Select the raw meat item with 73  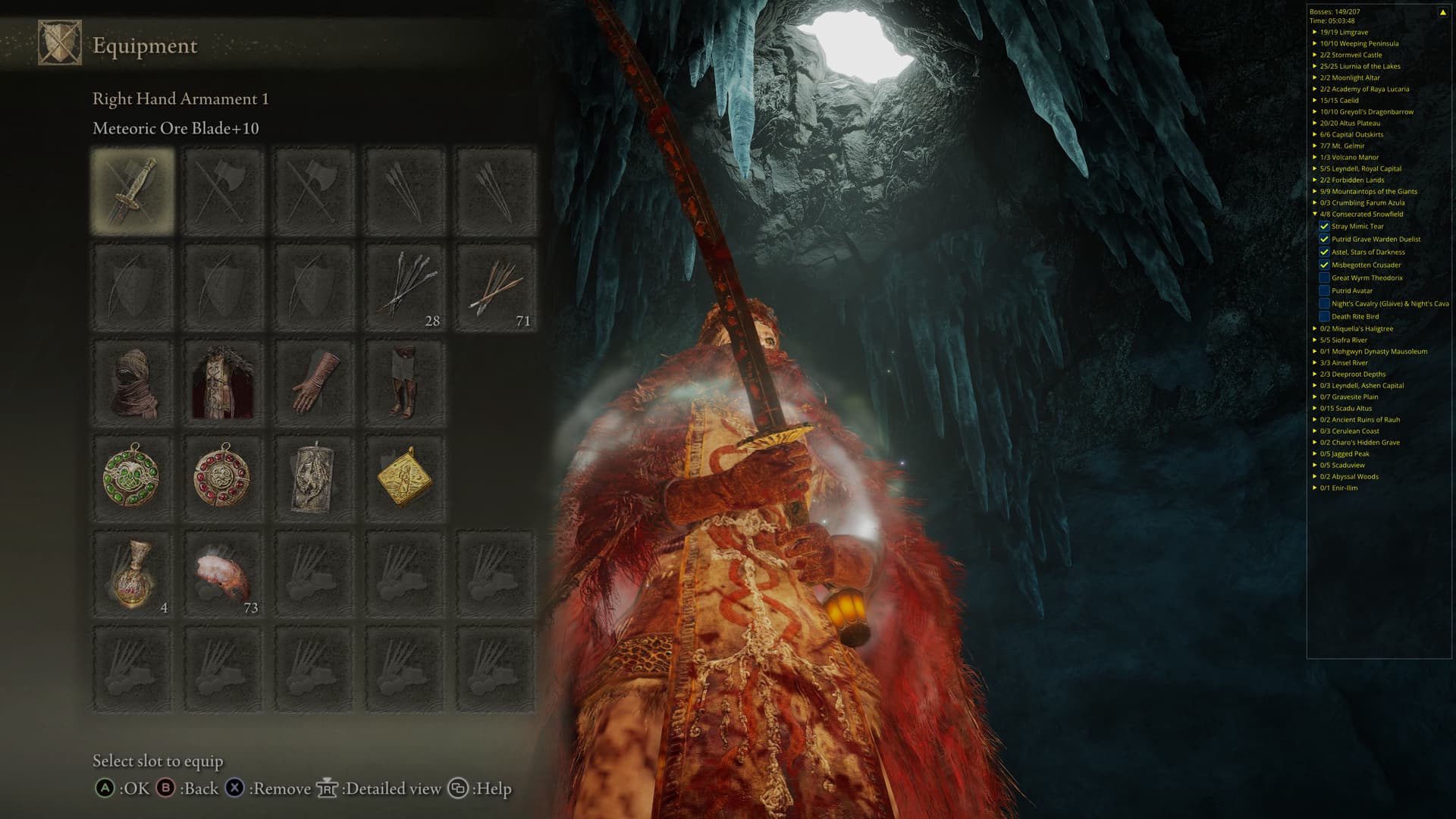(x=223, y=574)
